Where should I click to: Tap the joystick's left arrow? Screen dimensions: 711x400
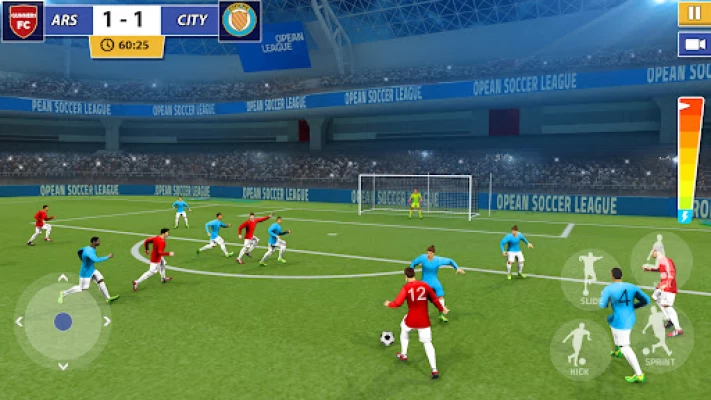(19, 322)
